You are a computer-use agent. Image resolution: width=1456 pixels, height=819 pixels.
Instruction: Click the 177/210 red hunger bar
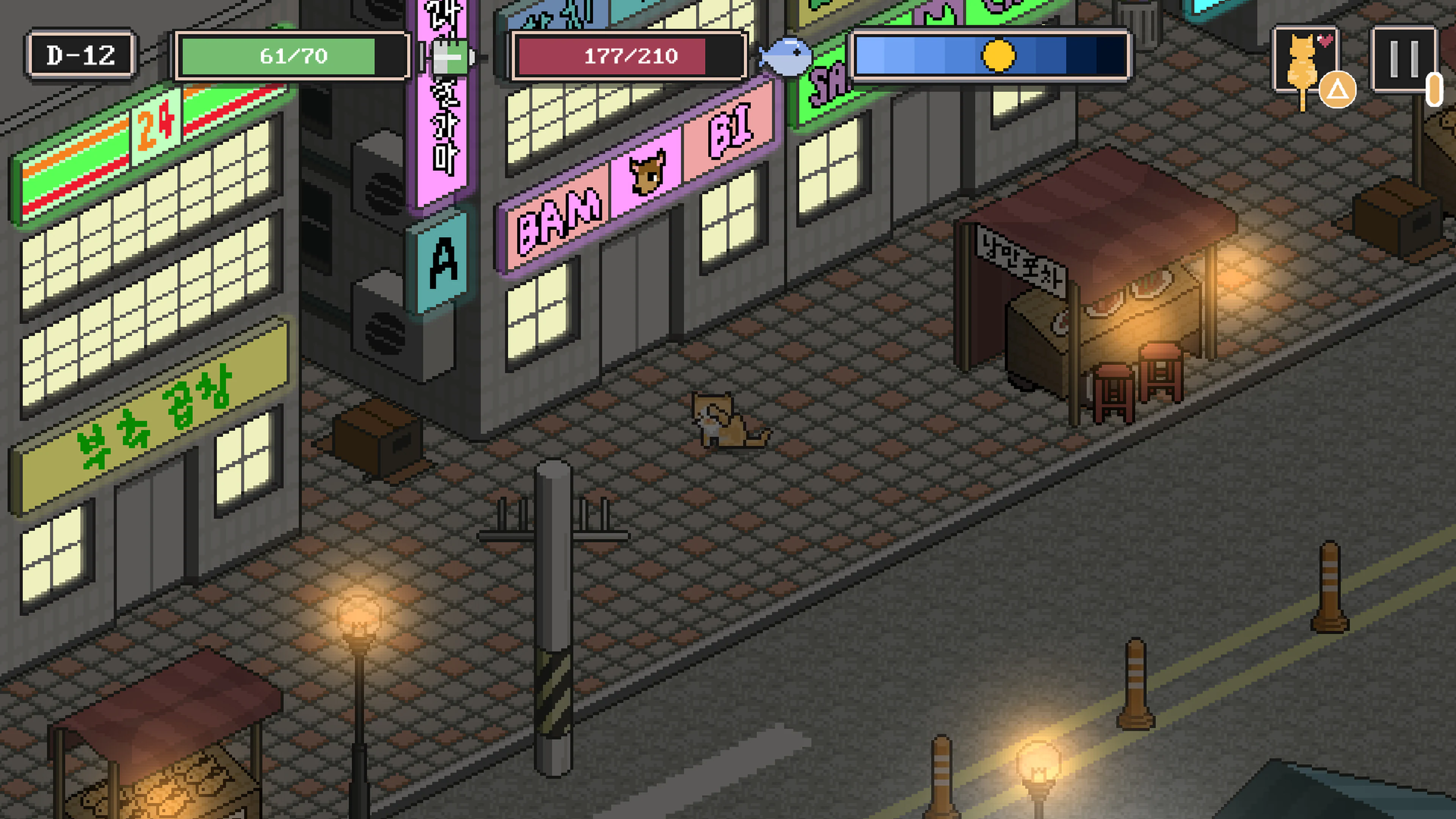(x=631, y=56)
